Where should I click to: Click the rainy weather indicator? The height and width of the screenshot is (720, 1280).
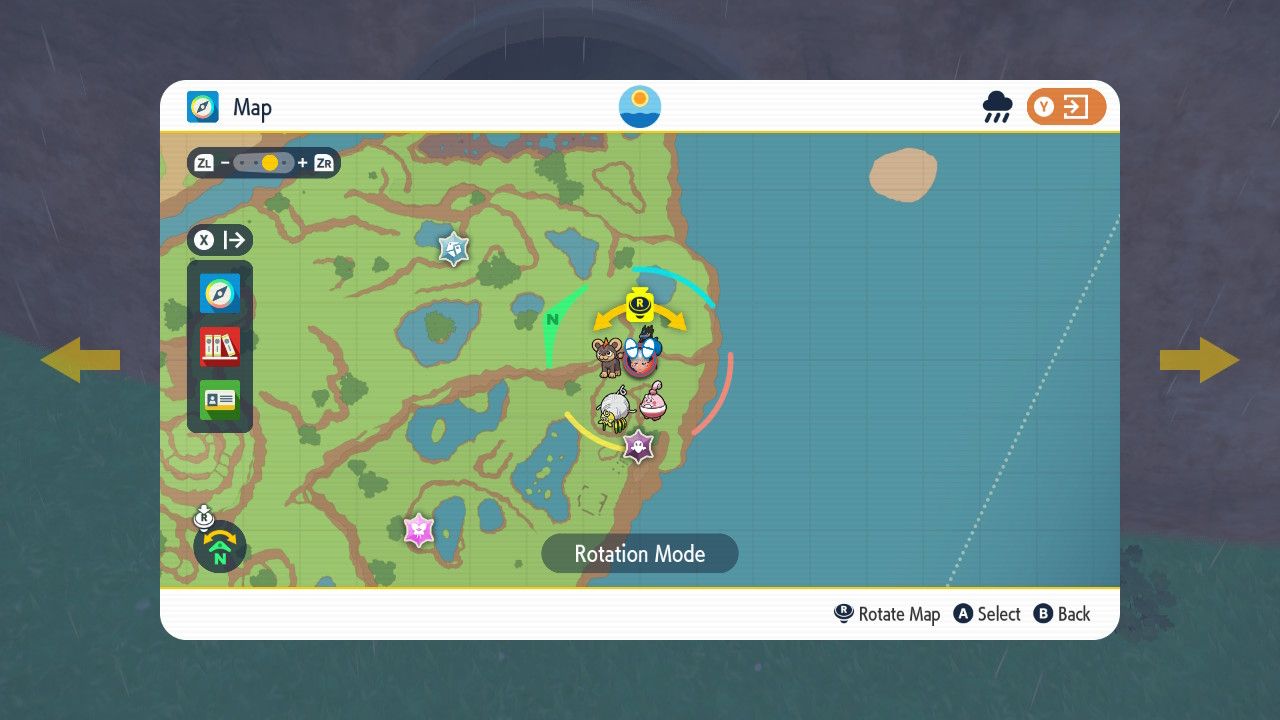(x=997, y=107)
